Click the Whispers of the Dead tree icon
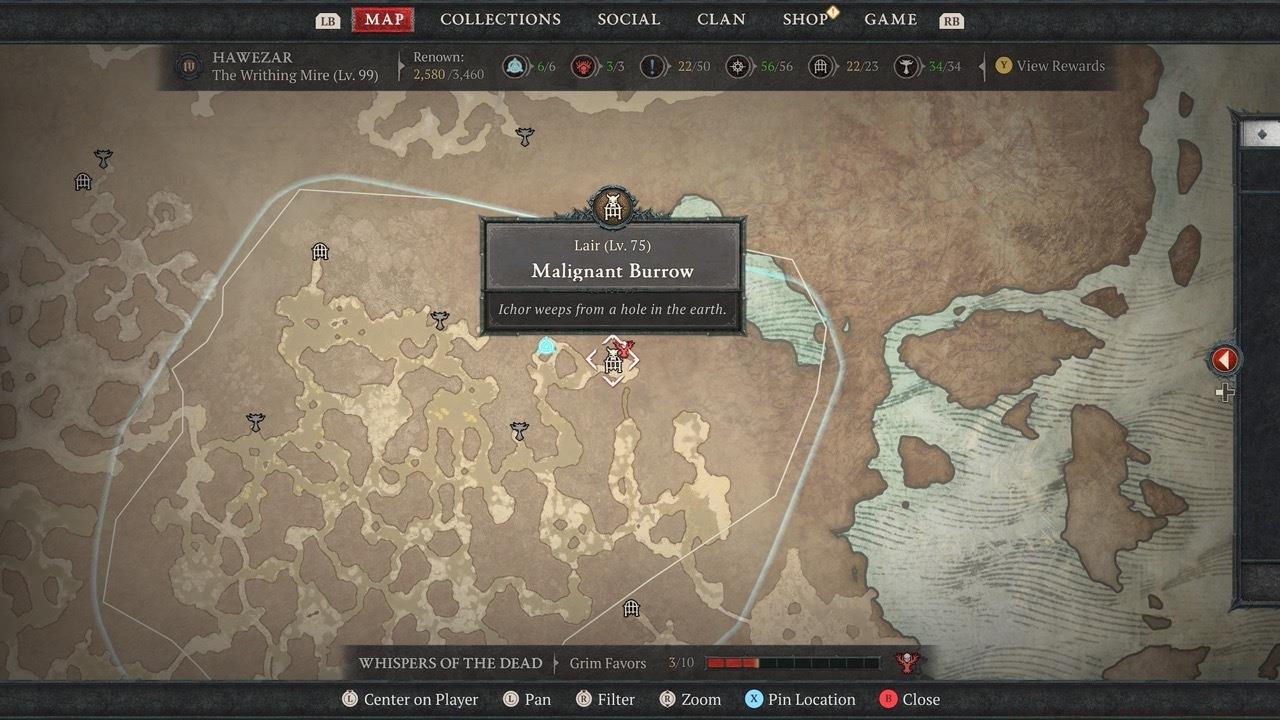Screen dimensions: 1280x720 pyautogui.click(x=907, y=662)
